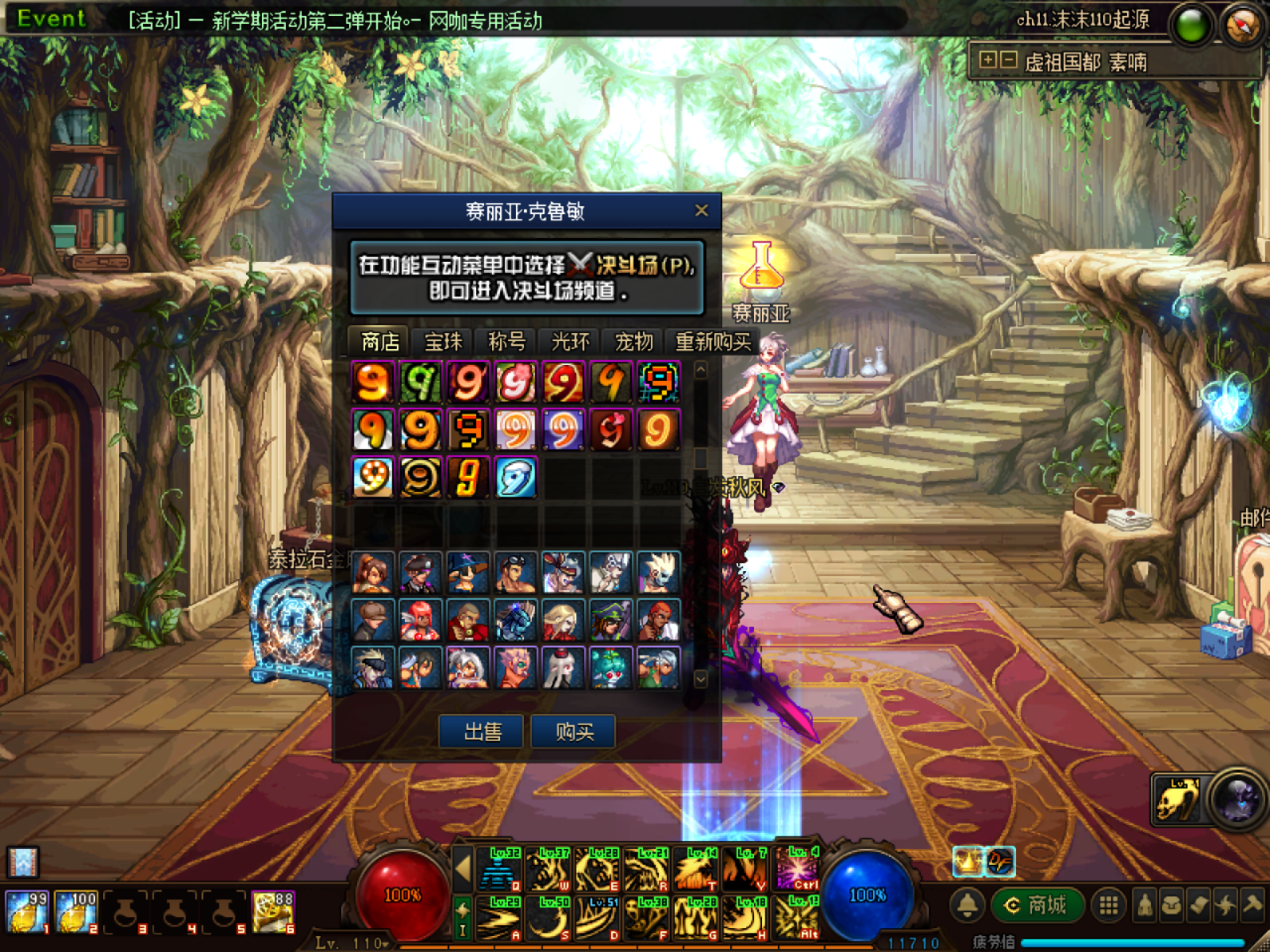Select the 光环 tab
Image resolution: width=1270 pixels, height=952 pixels.
point(570,342)
